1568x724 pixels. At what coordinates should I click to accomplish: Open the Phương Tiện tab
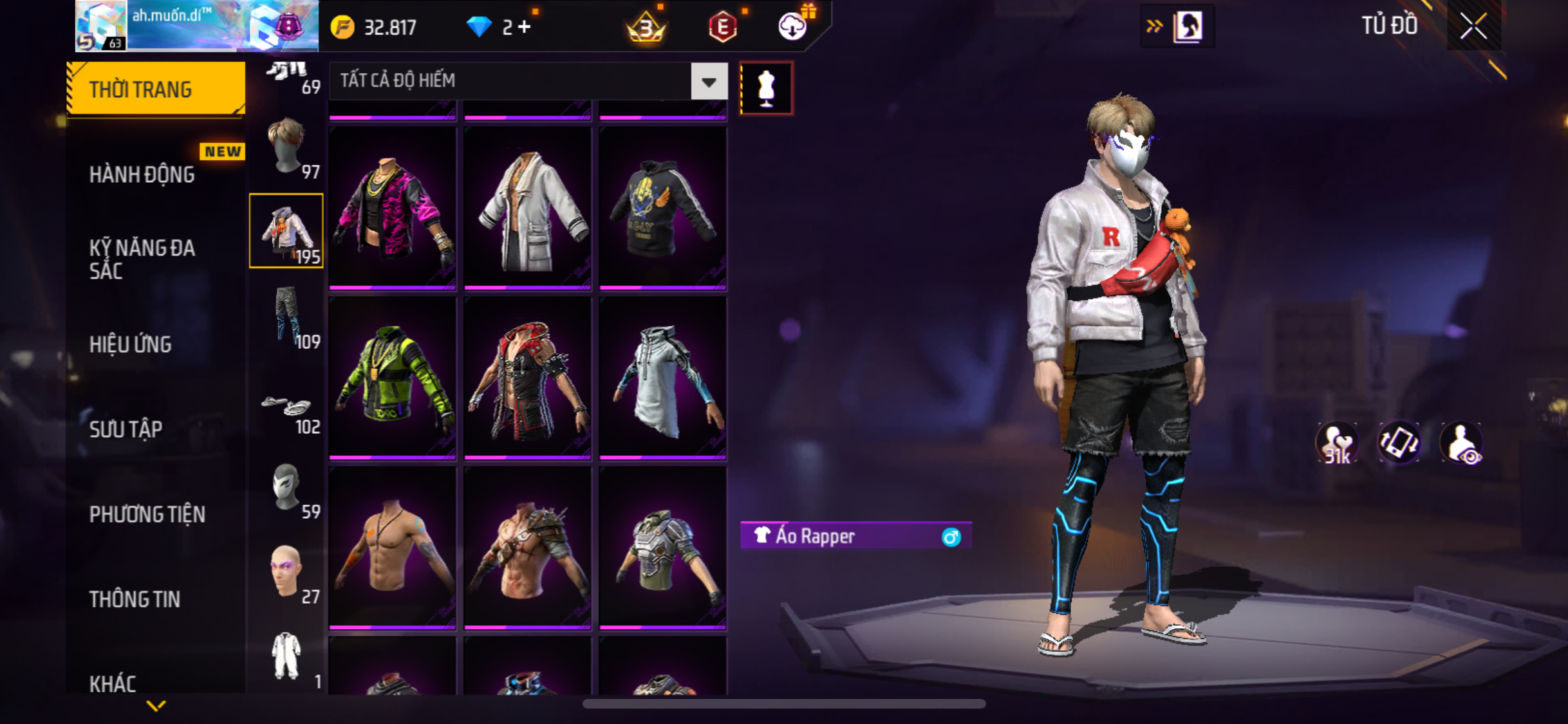point(147,514)
